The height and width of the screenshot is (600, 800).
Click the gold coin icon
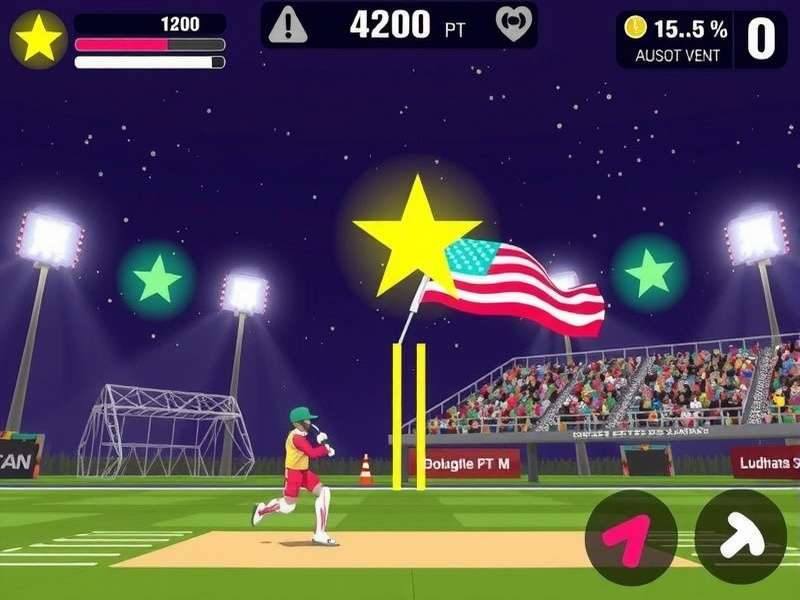point(635,28)
